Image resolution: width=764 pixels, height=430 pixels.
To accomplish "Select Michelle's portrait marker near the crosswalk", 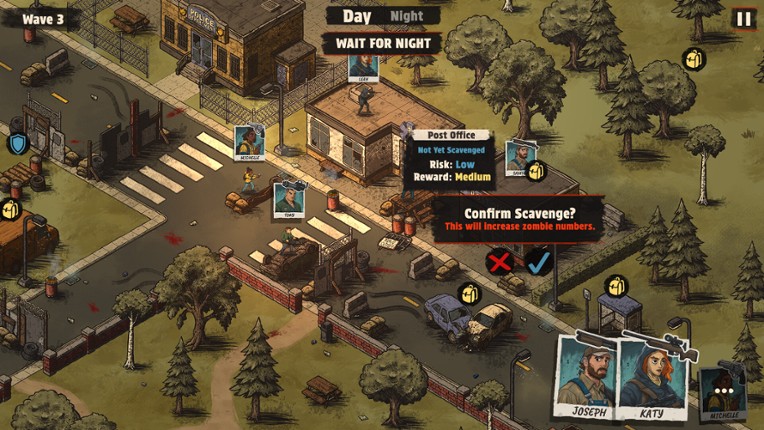I will coord(249,142).
